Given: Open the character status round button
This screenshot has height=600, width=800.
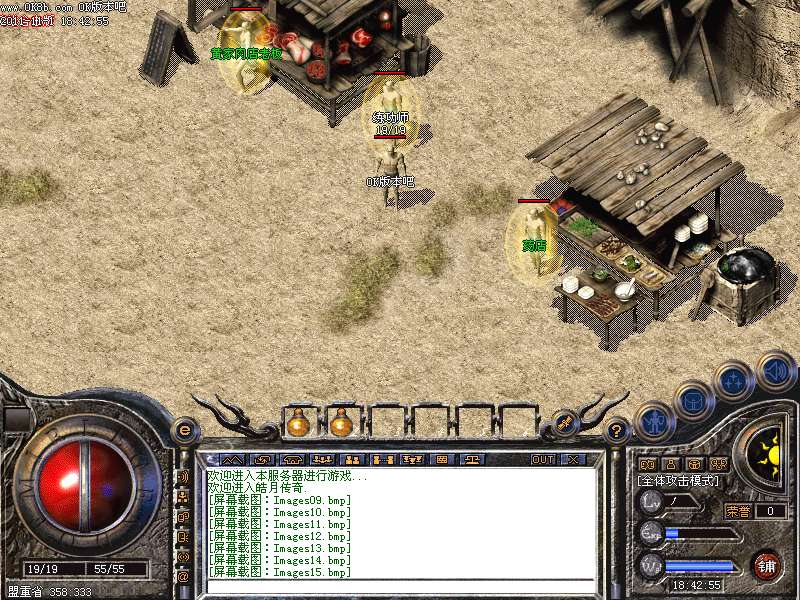Looking at the screenshot, I should (655, 421).
